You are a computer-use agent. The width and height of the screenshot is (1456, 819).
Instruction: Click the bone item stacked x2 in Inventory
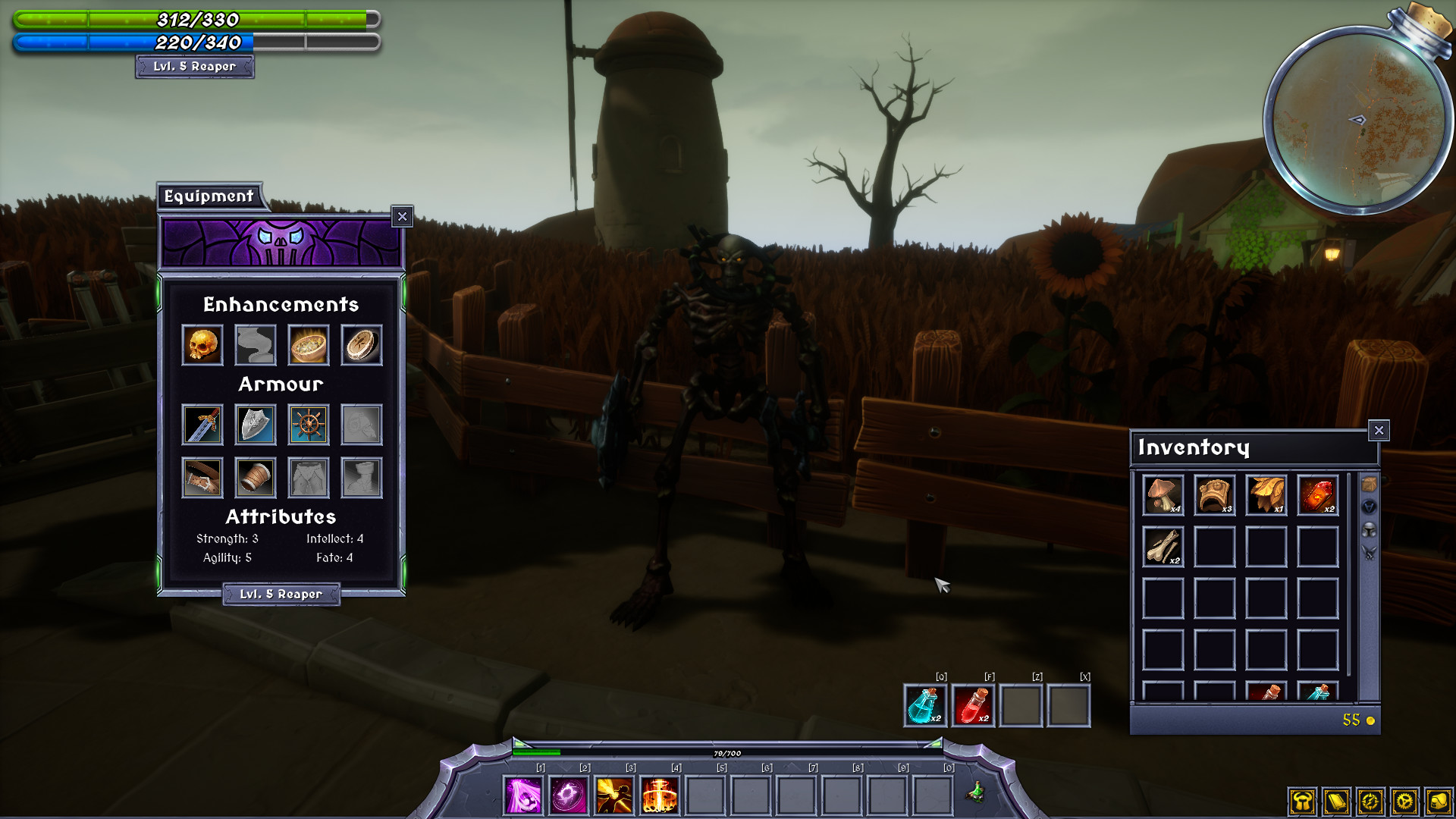(1163, 546)
